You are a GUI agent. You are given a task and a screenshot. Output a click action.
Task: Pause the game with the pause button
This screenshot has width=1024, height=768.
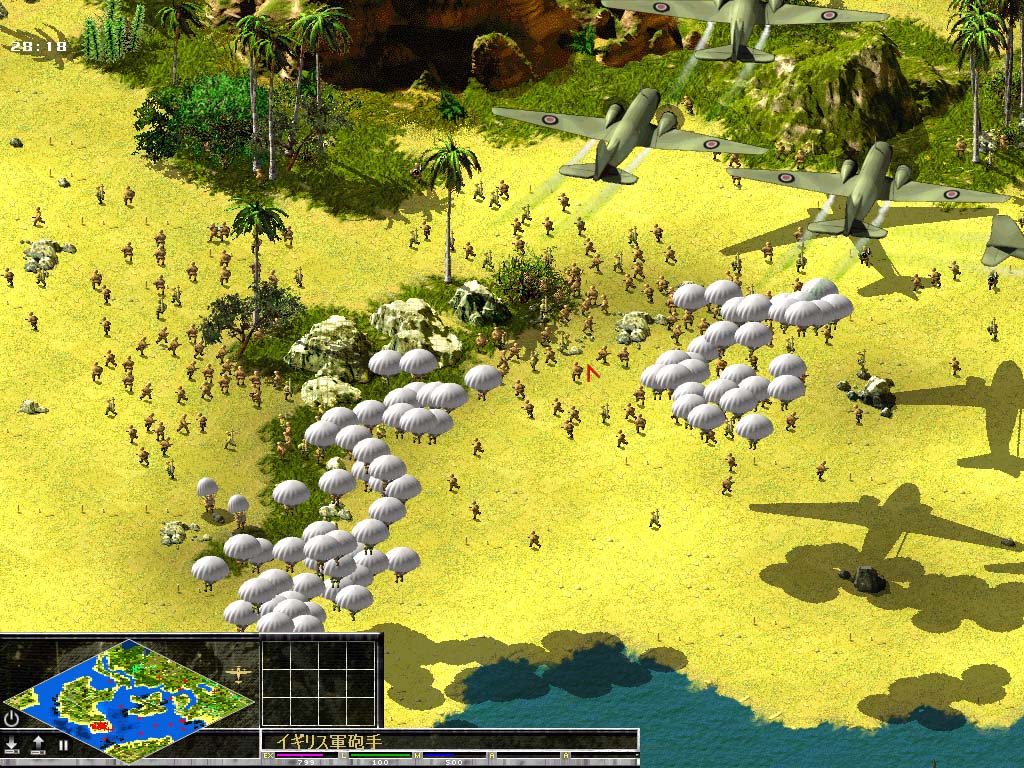(x=62, y=744)
